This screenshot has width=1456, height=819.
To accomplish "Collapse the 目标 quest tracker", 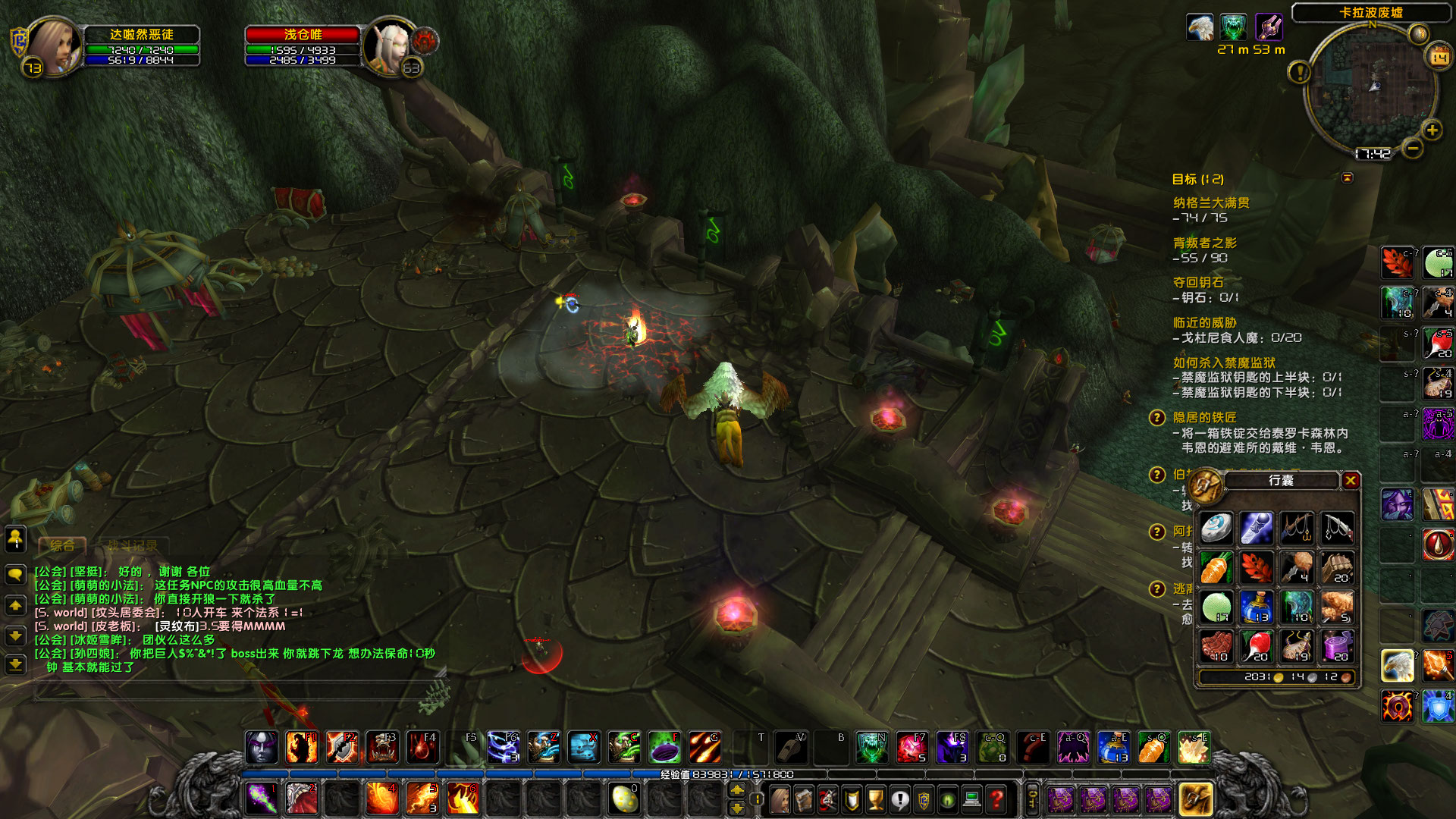I will (1347, 179).
